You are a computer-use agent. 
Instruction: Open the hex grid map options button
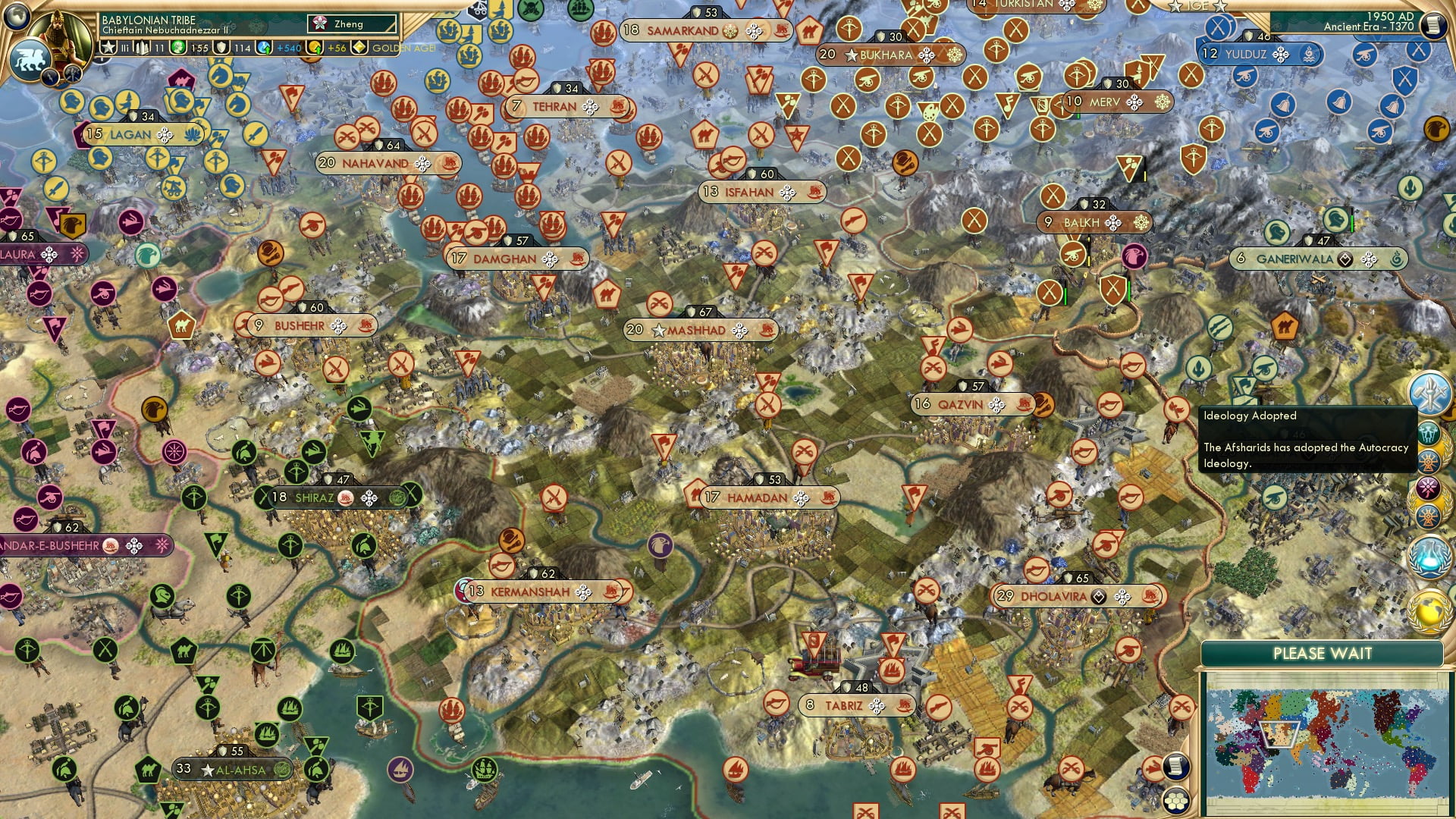tap(1176, 801)
